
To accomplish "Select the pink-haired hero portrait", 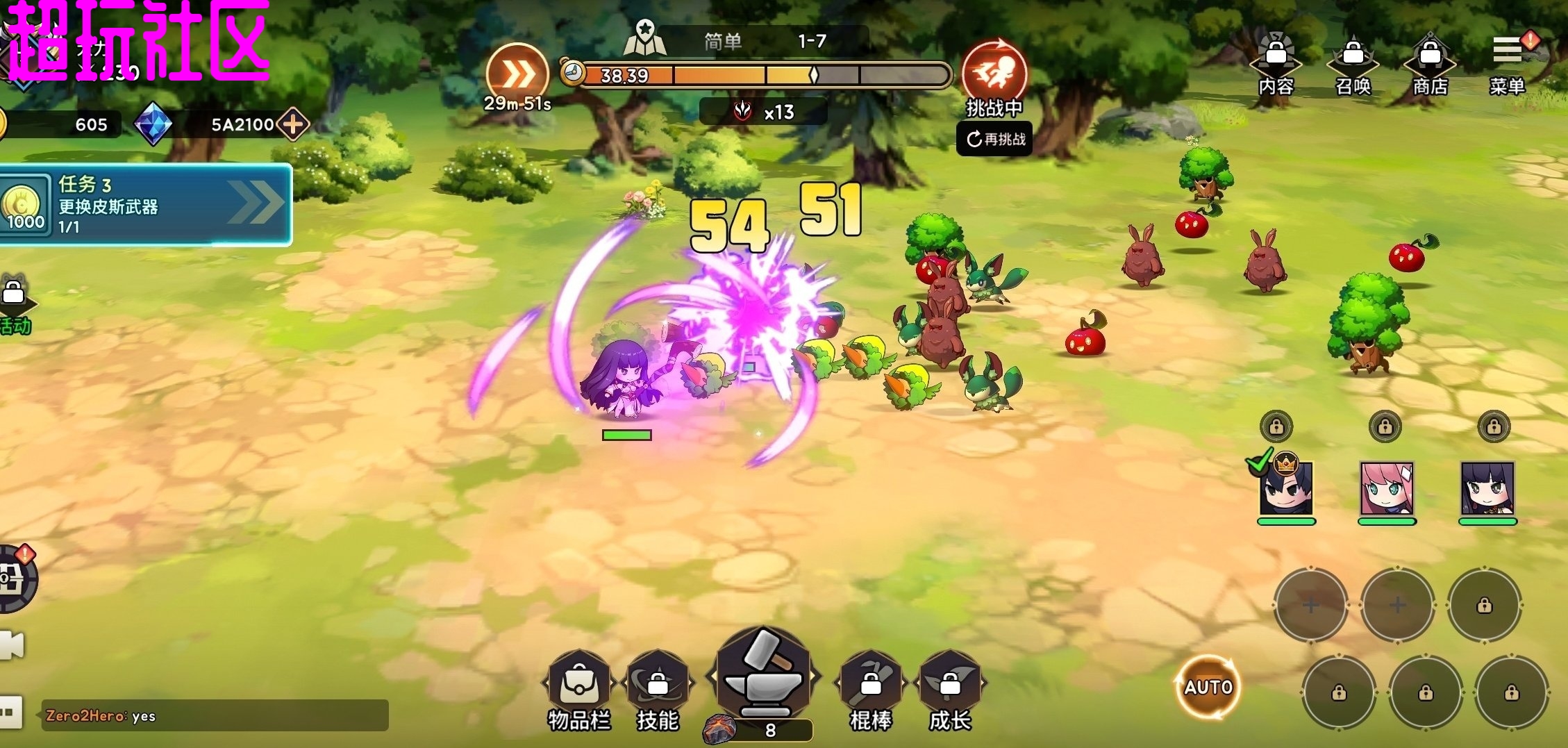I will coord(1386,488).
